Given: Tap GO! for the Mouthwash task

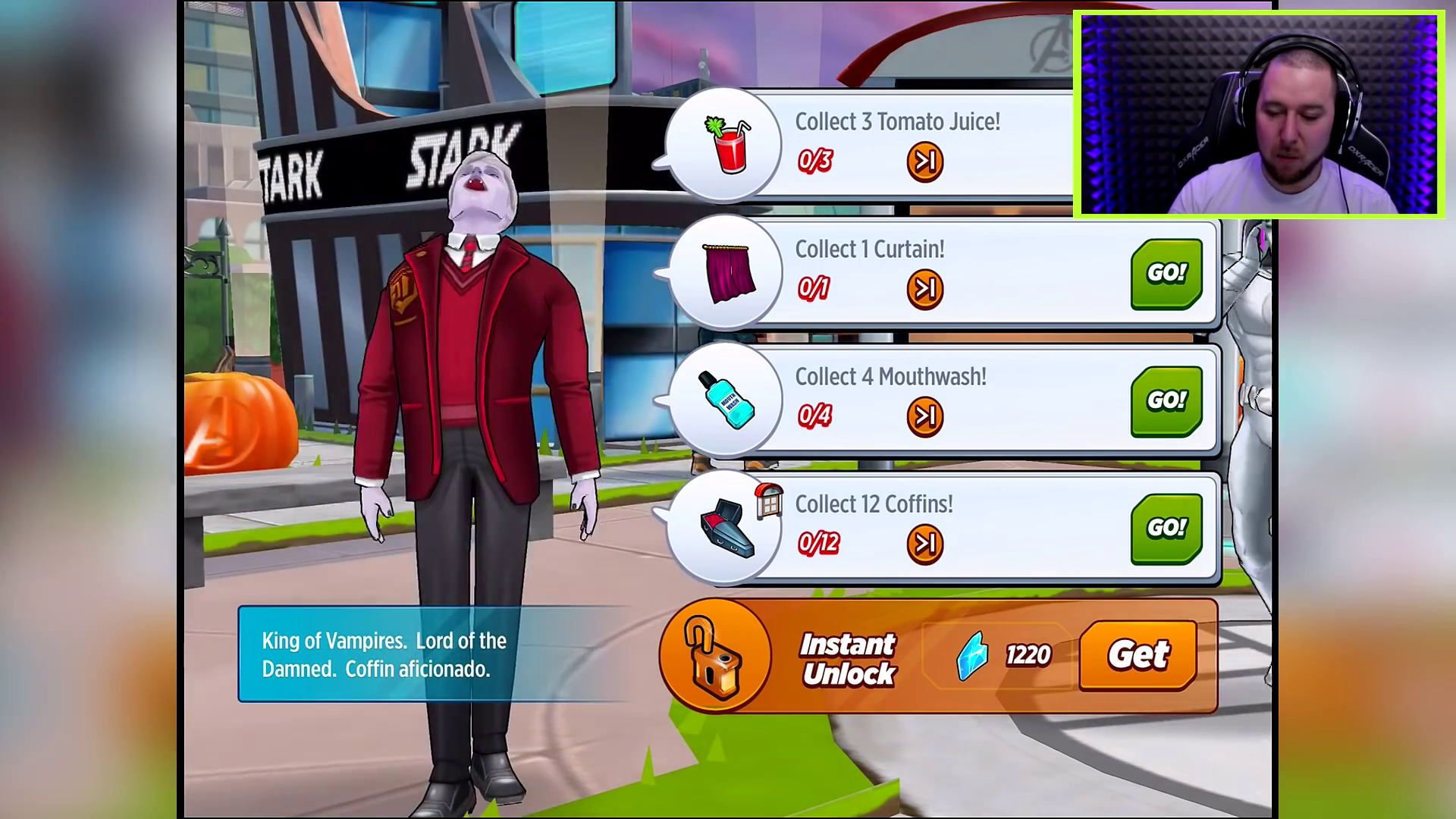Looking at the screenshot, I should point(1166,400).
